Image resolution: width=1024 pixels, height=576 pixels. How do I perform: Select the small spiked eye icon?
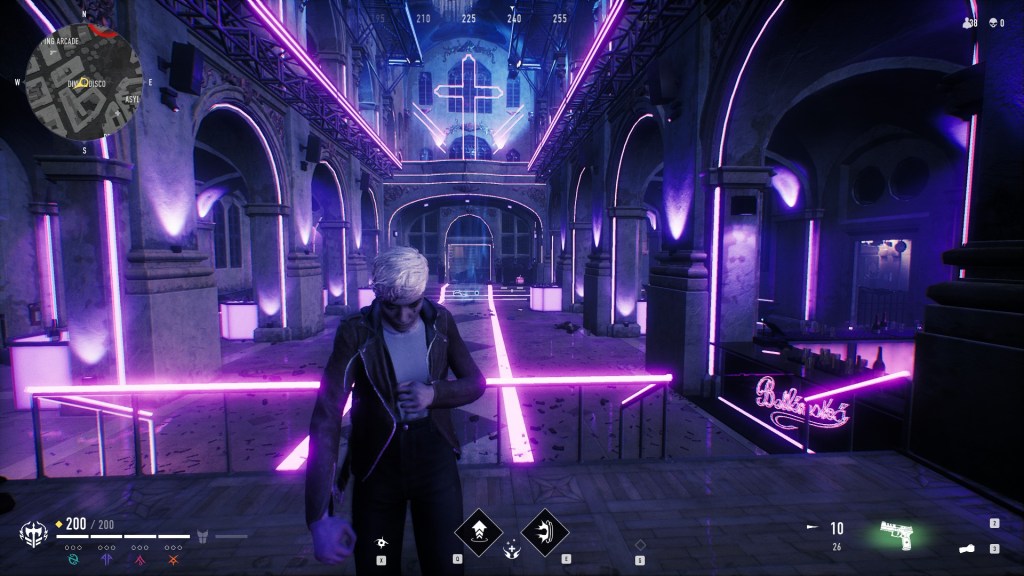[383, 541]
